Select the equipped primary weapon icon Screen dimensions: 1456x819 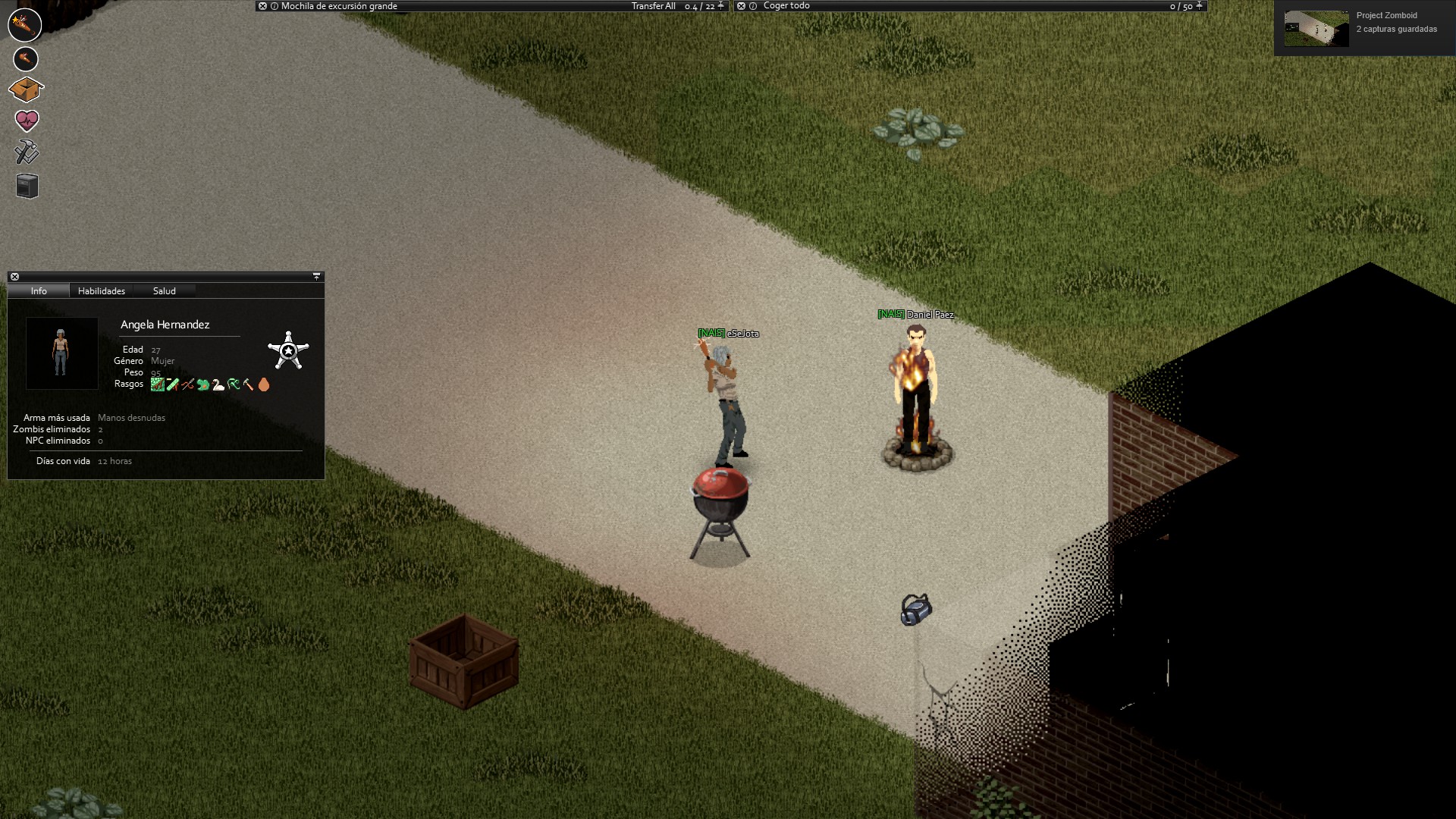25,25
